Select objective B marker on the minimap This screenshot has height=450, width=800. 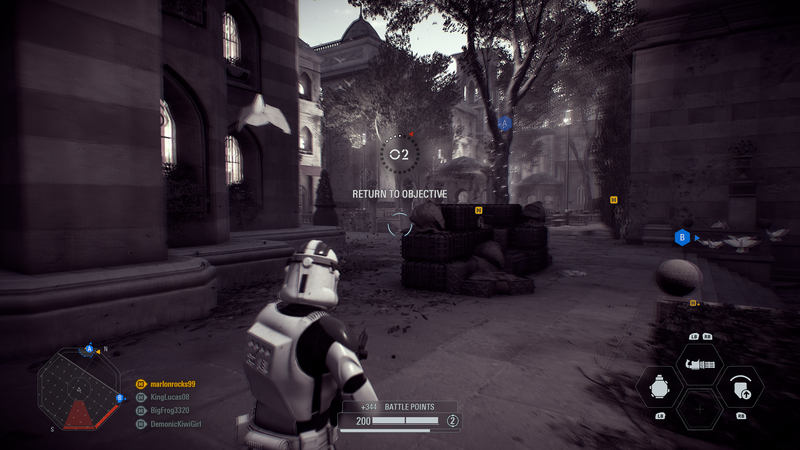[119, 398]
